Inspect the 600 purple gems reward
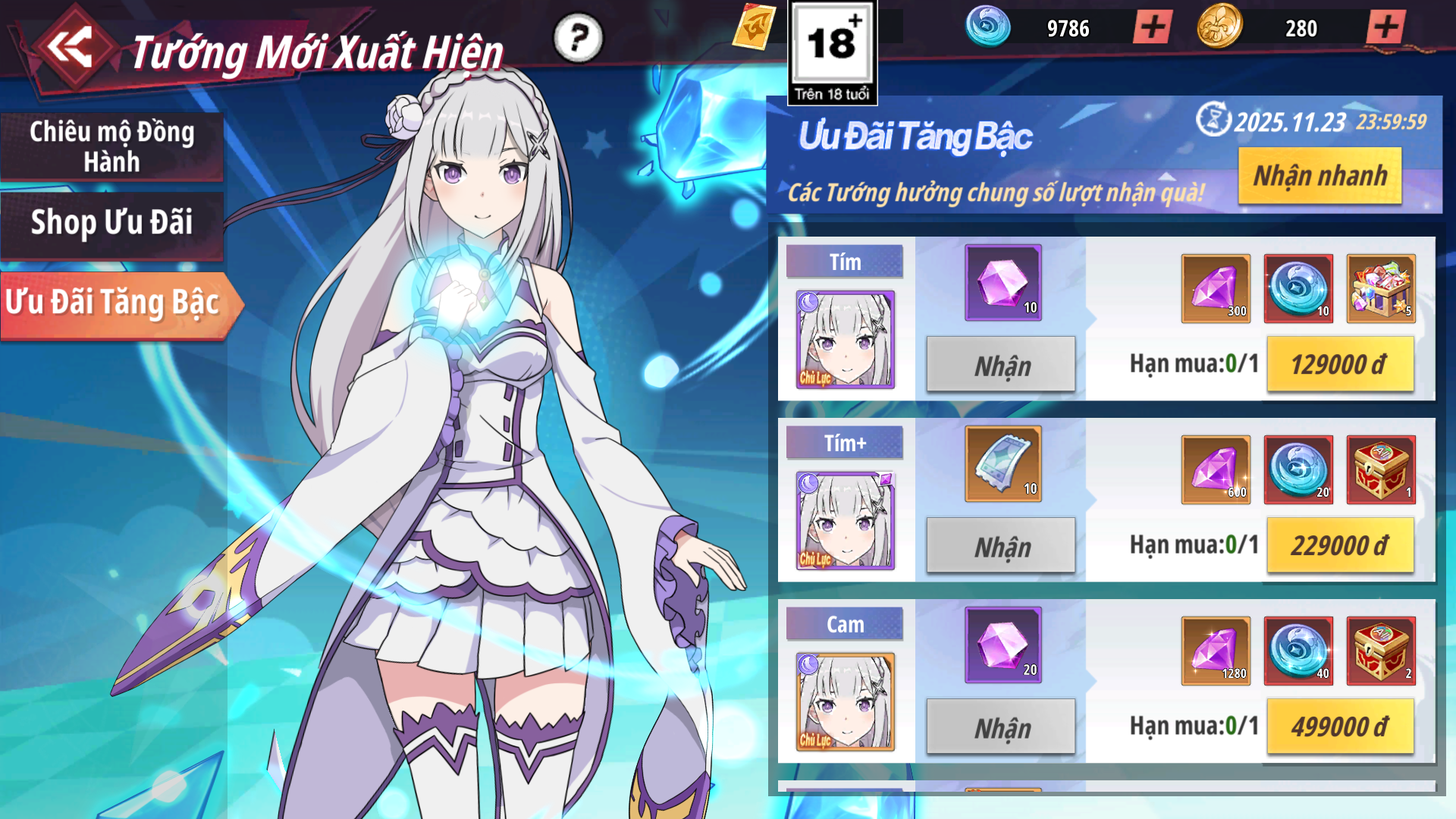Screen dimensions: 1456x819 tap(1215, 469)
